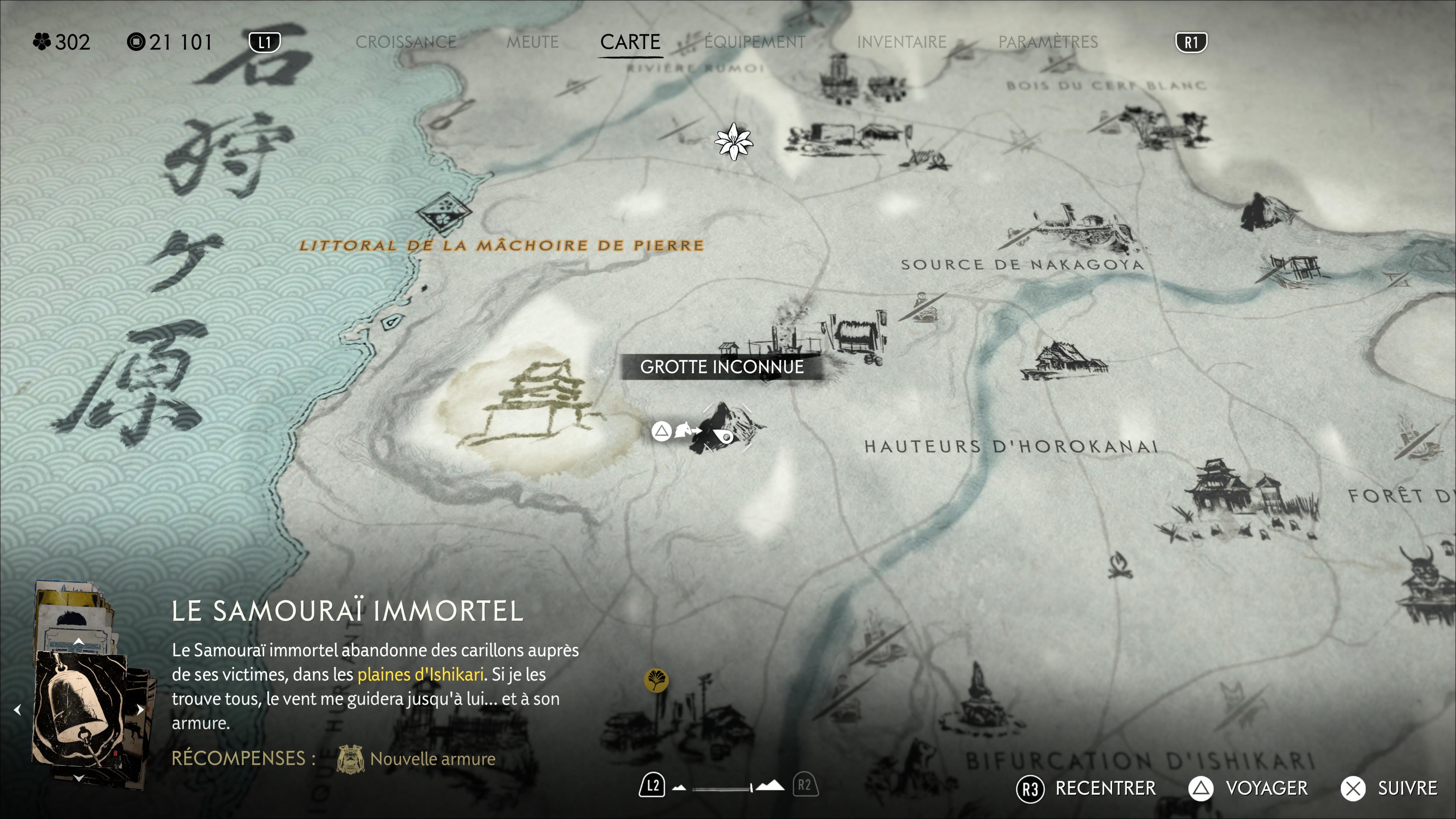Click the golden ginkgo leaf map marker
Viewport: 1456px width, 819px height.
[656, 680]
